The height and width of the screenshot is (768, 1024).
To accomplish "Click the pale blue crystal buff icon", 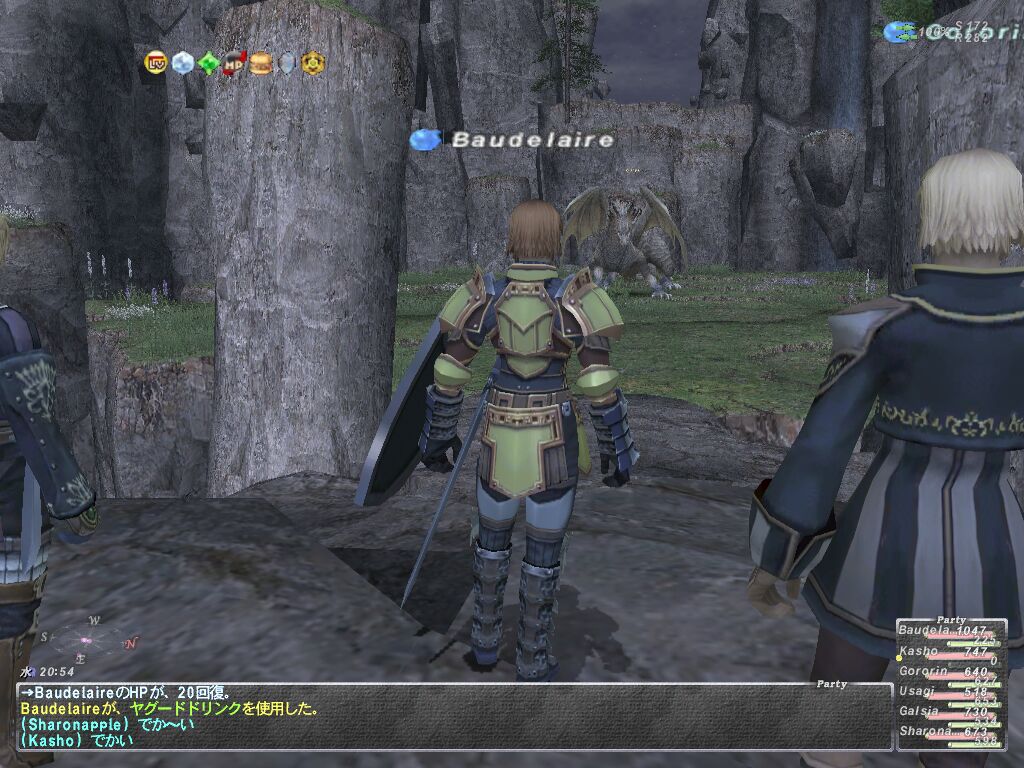I will coord(182,63).
